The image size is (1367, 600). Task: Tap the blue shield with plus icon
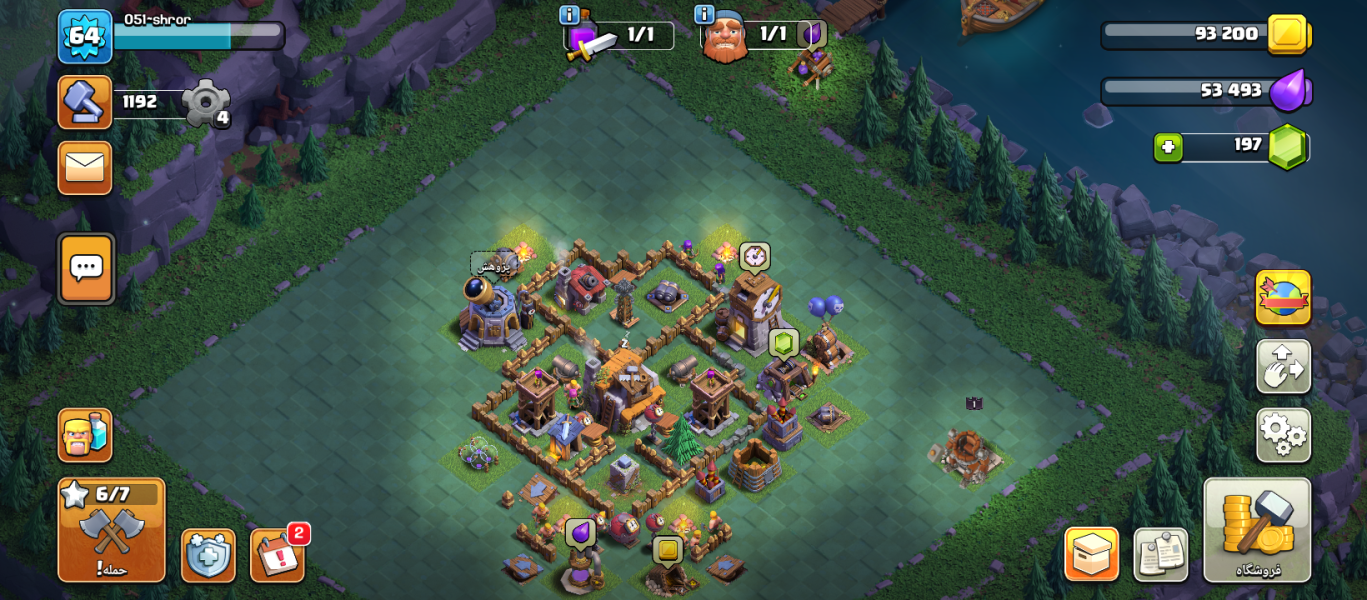point(208,555)
